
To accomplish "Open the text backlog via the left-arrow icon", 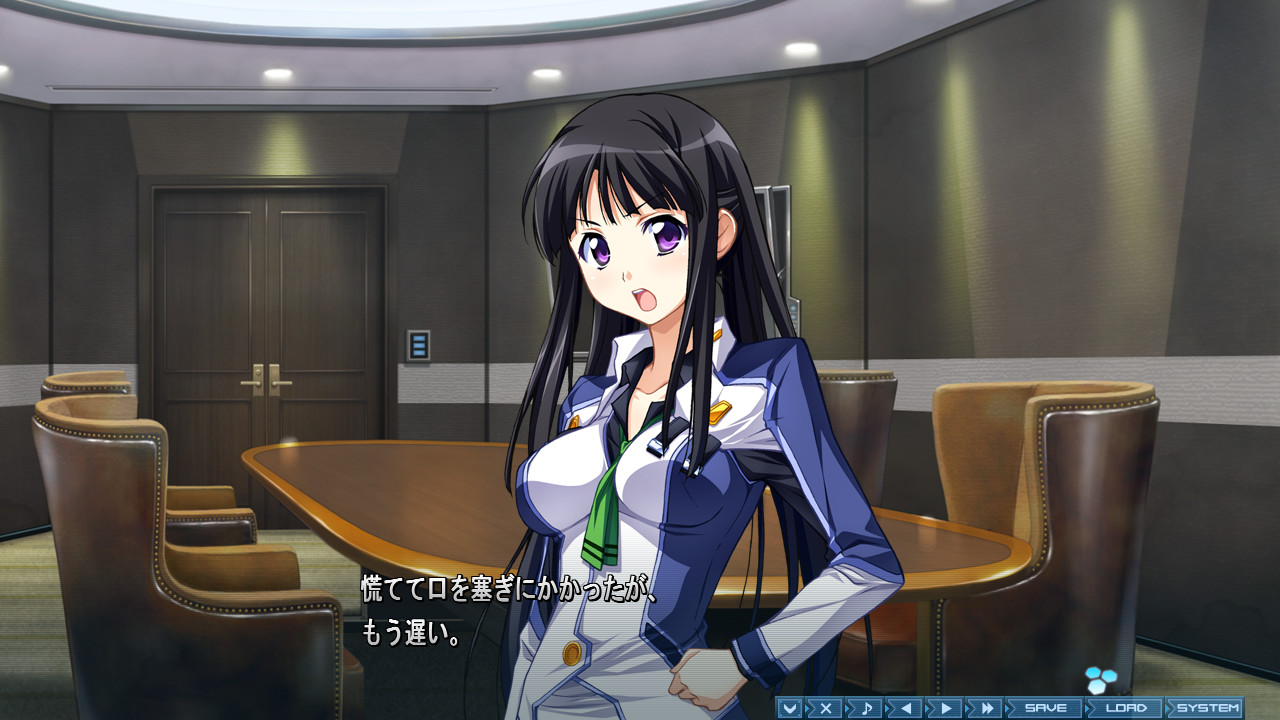I will 906,708.
